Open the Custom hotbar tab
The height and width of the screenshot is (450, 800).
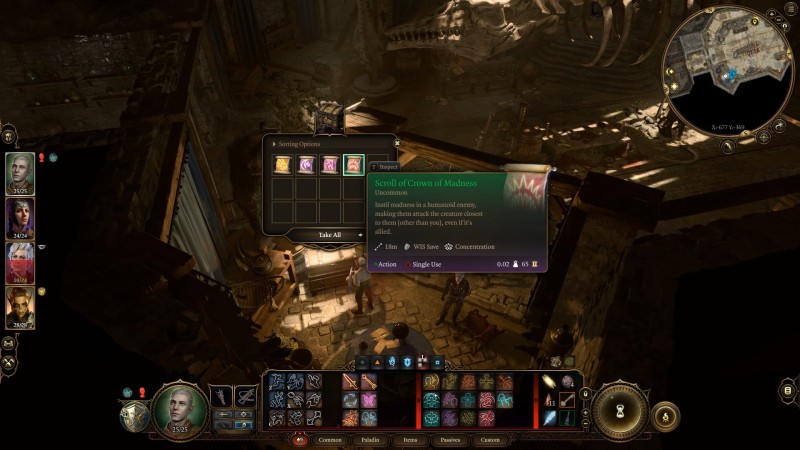(x=490, y=439)
